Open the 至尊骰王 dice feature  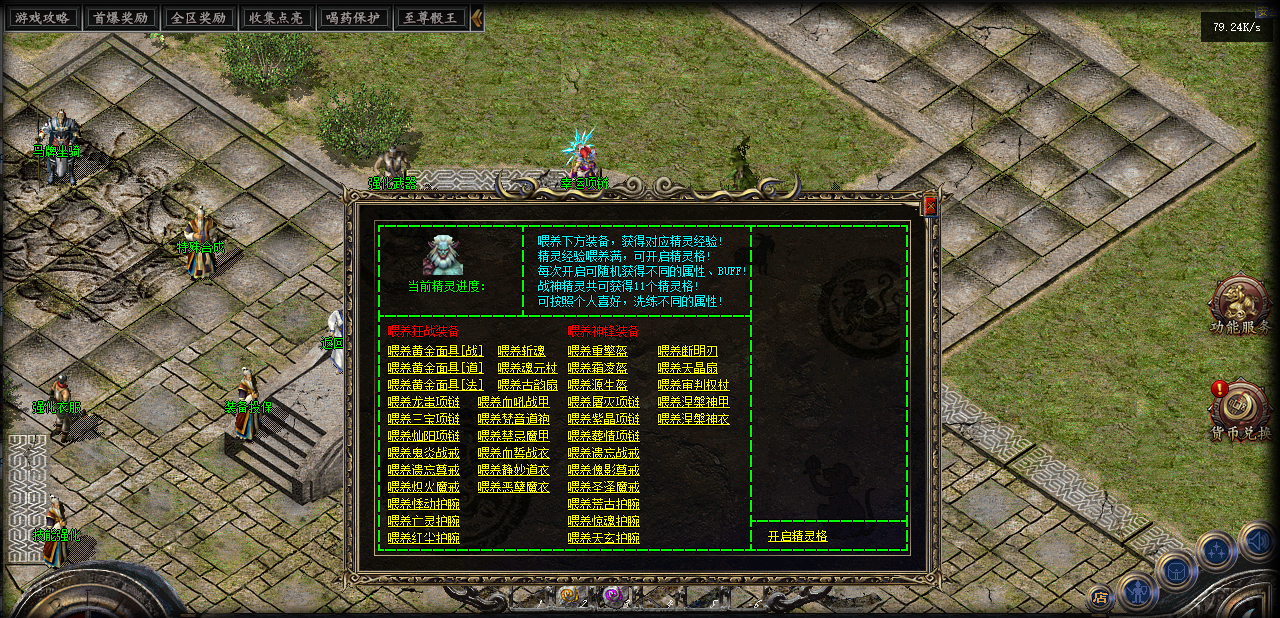coord(432,18)
